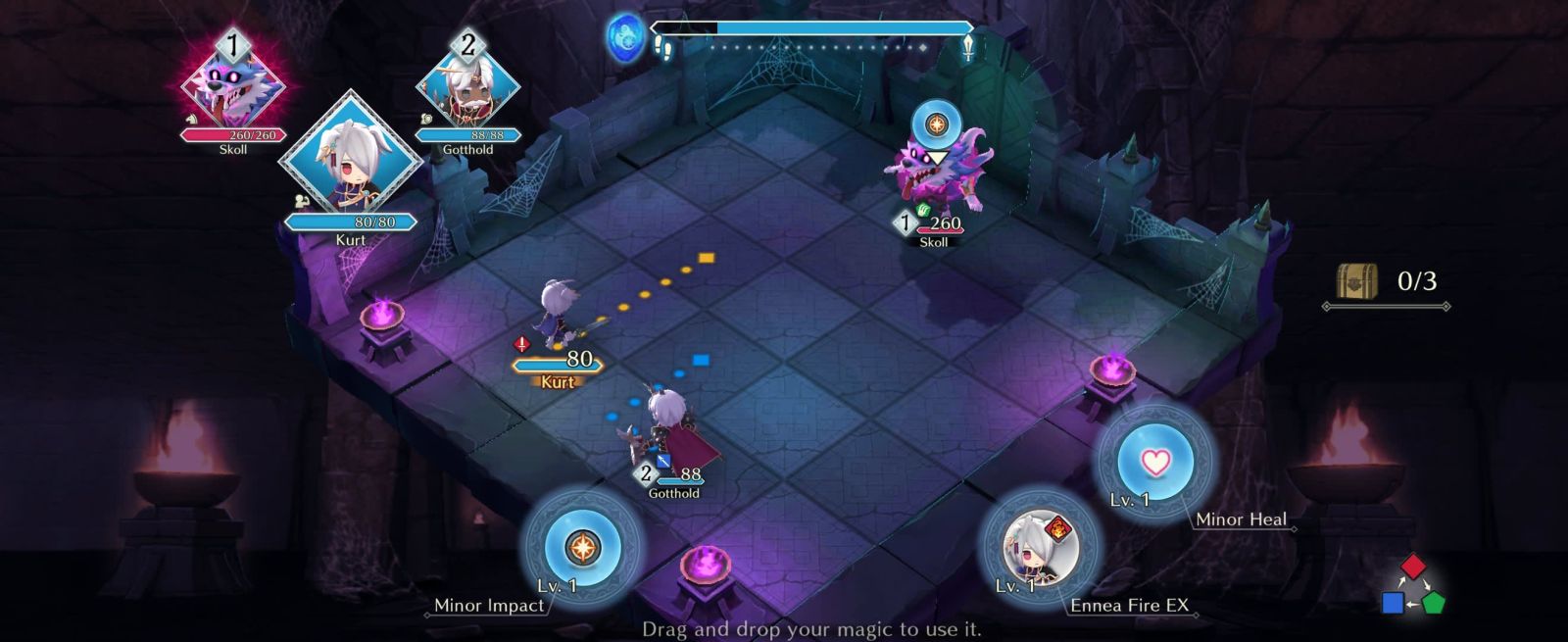The image size is (1568, 642).
Task: Select Gotthold's turn-order portrait
Action: coord(467,86)
